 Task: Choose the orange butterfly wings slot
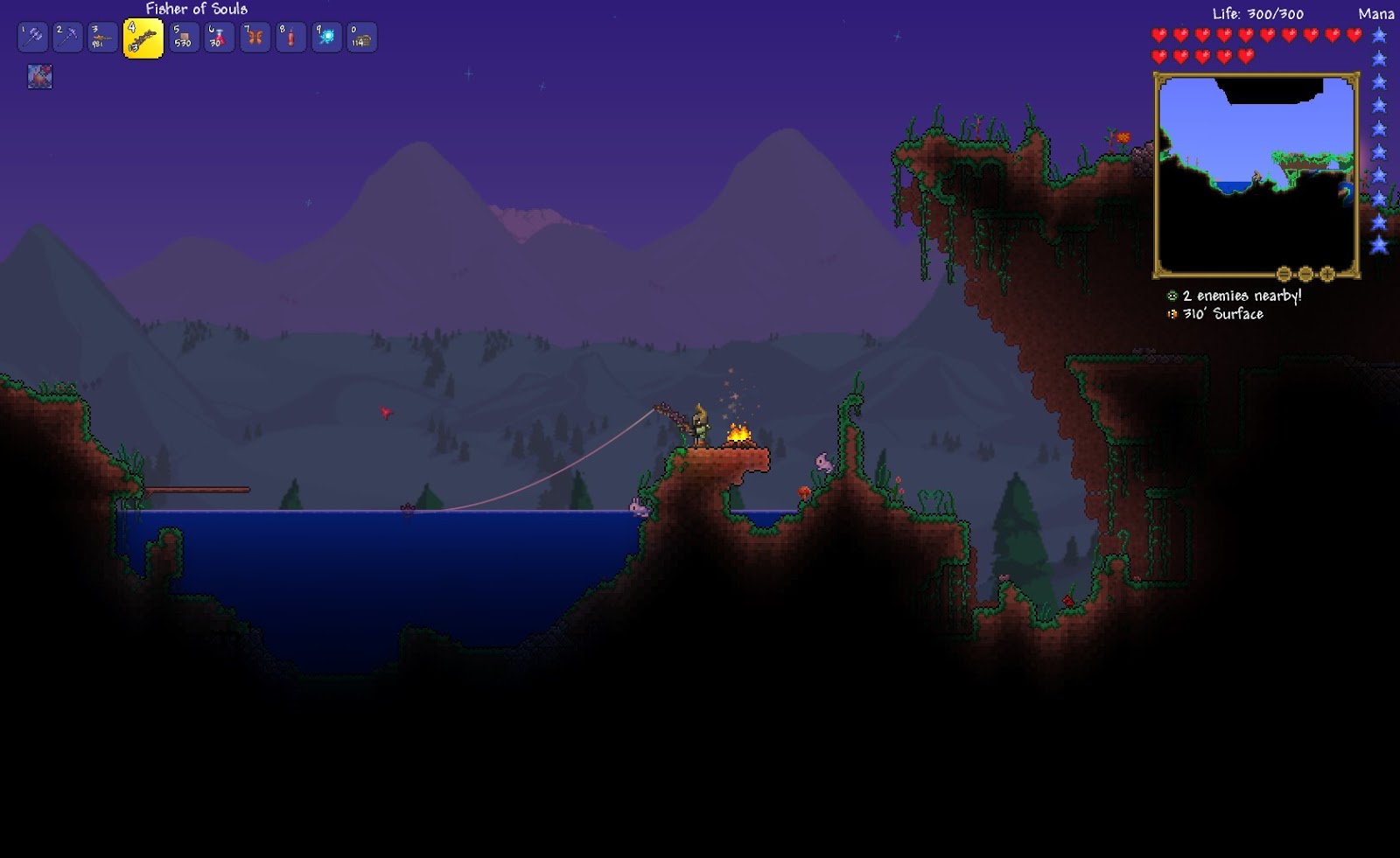255,38
